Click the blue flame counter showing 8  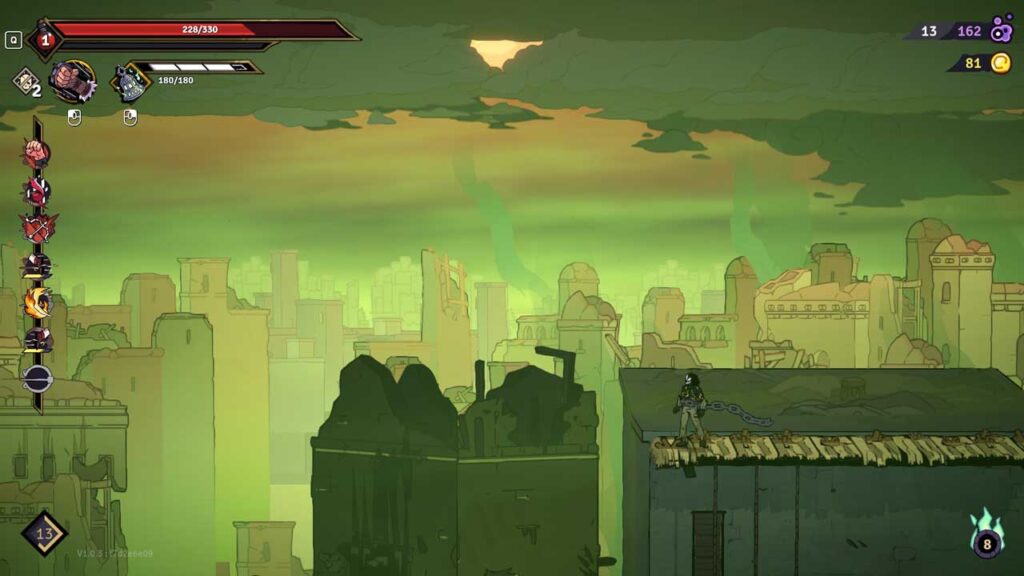(x=986, y=542)
